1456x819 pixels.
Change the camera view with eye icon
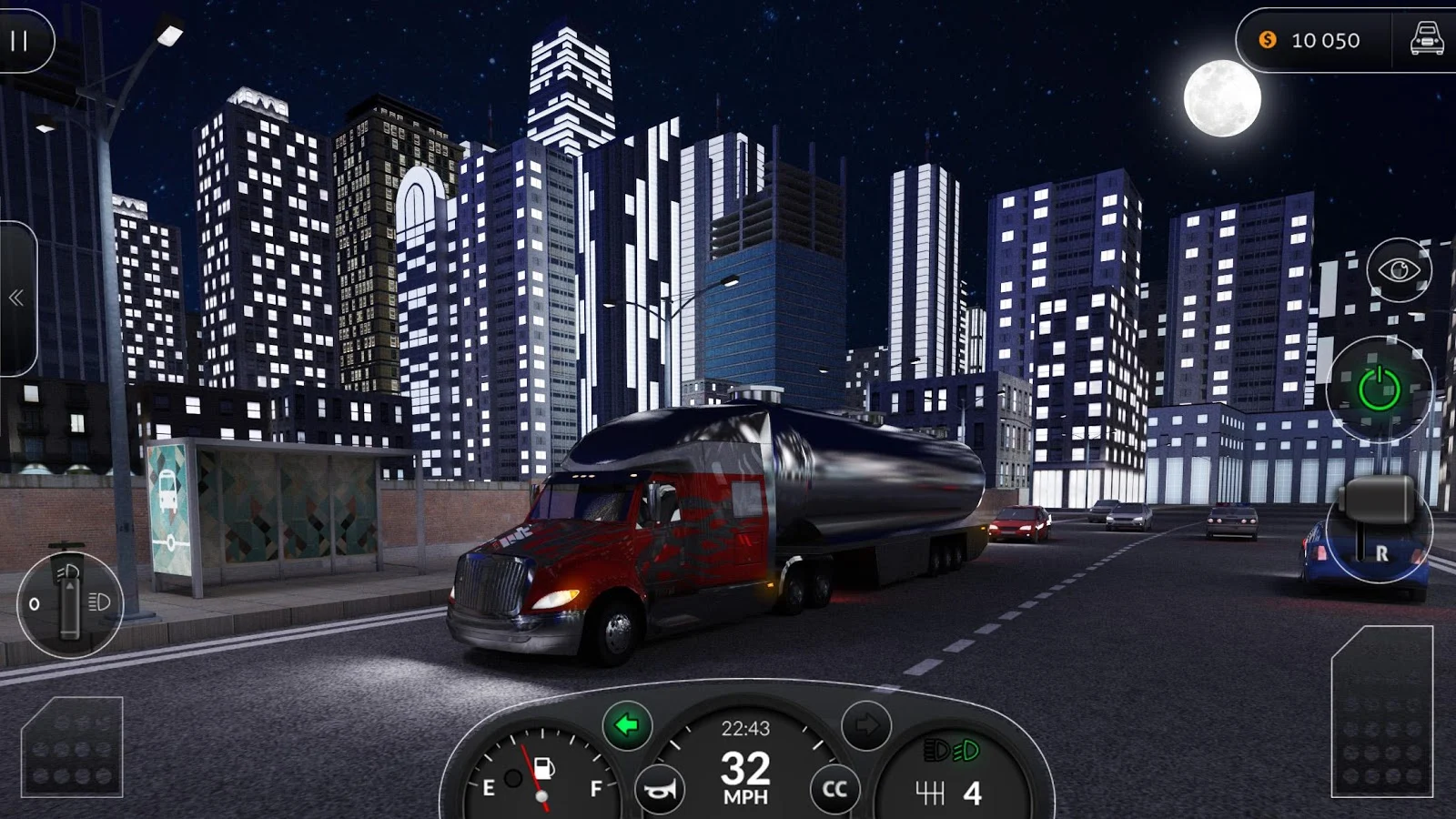(1399, 270)
